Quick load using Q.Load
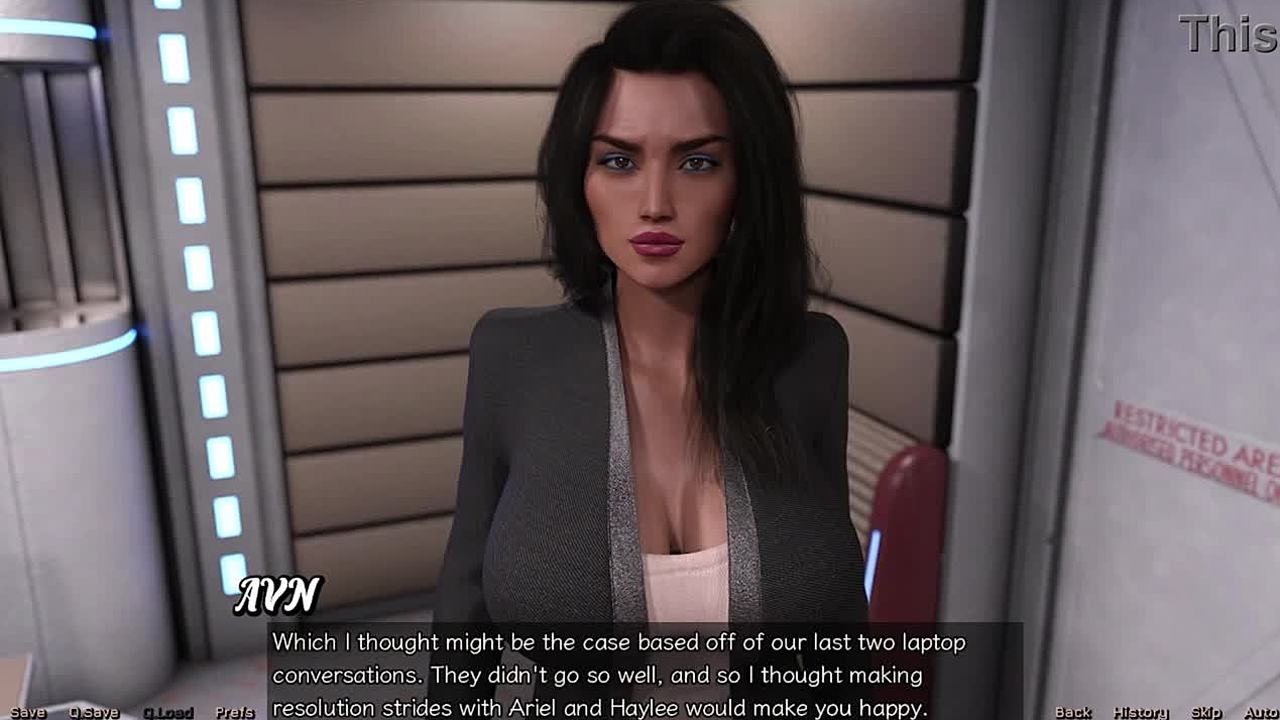 tap(168, 712)
